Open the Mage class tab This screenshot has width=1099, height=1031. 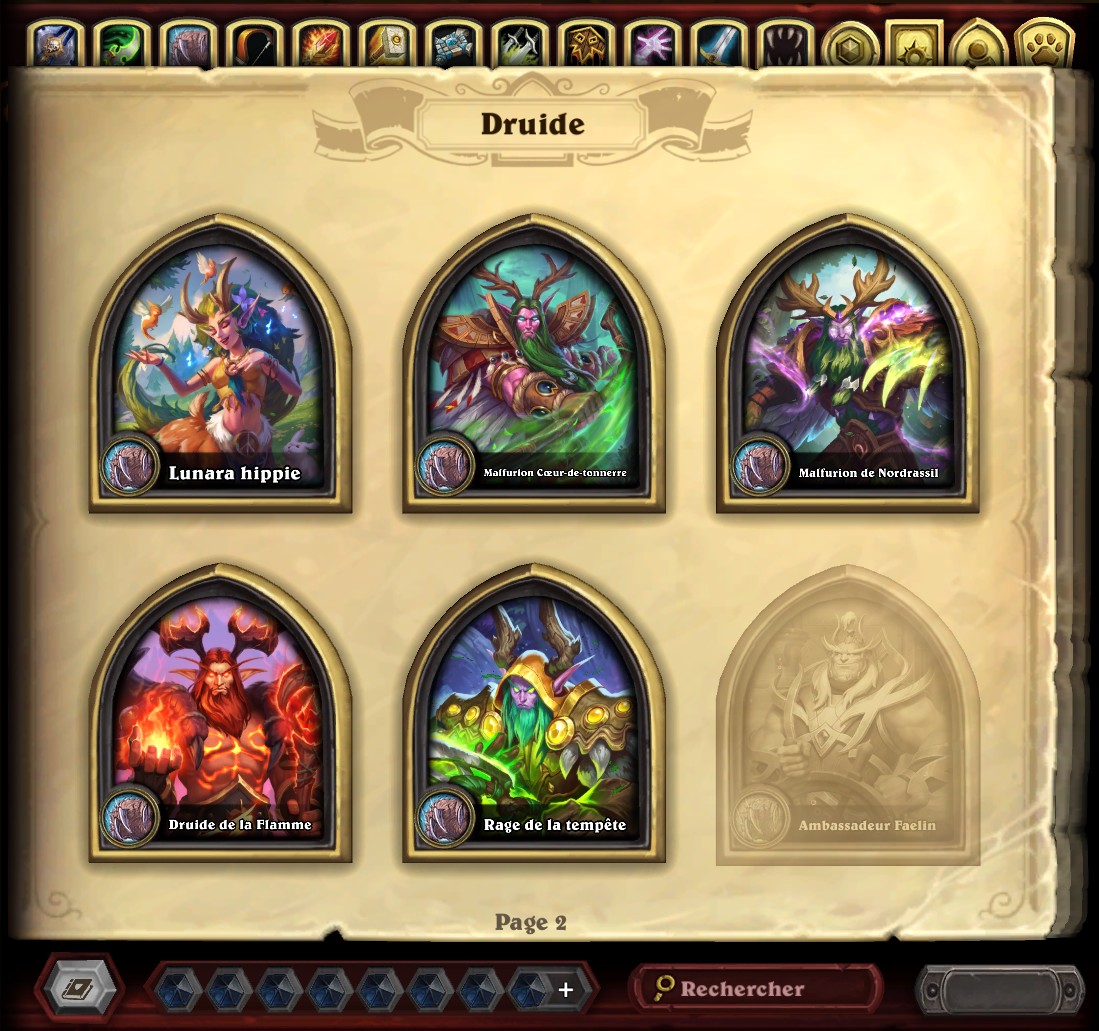(x=321, y=45)
